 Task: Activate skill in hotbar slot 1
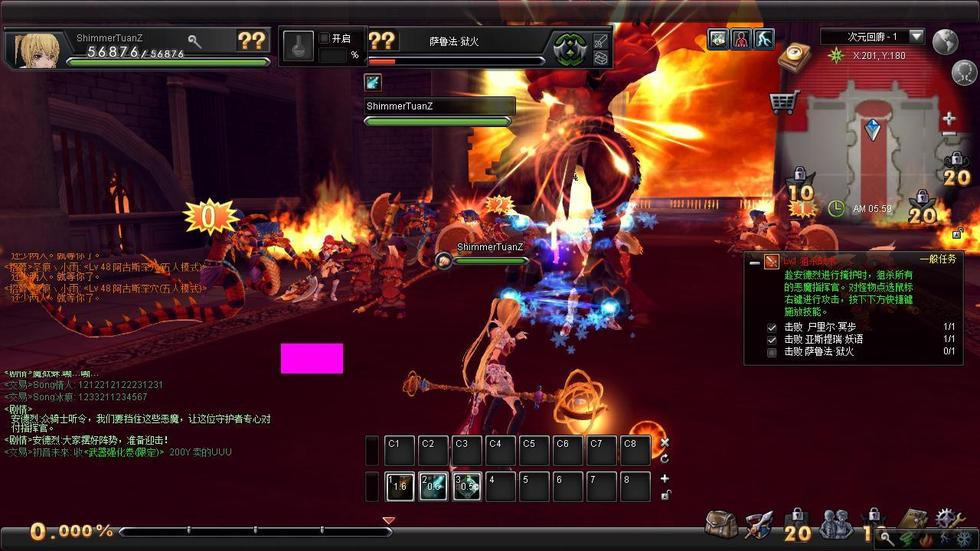(401, 486)
